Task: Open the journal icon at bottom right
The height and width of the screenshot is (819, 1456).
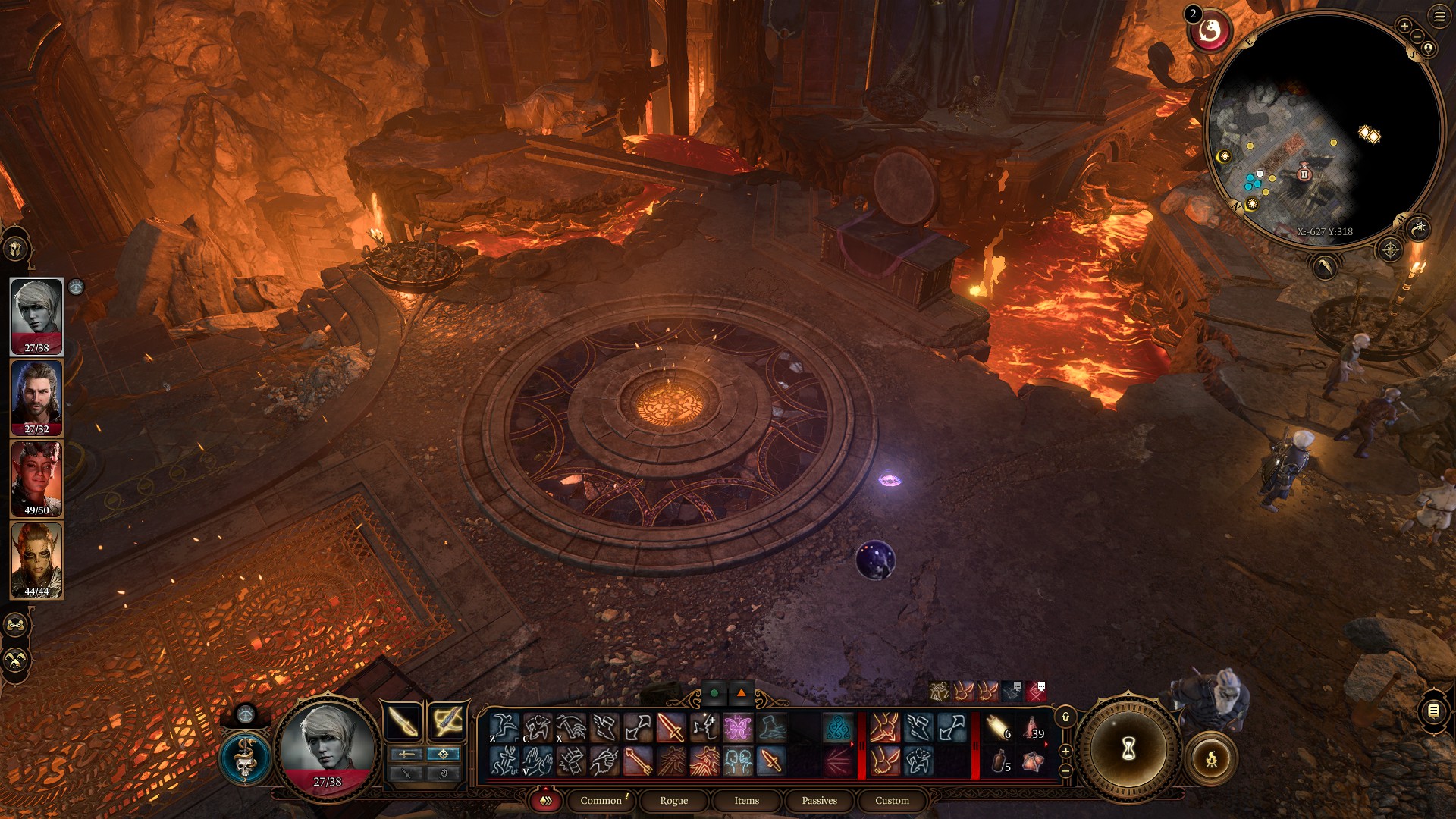Action: [1432, 711]
